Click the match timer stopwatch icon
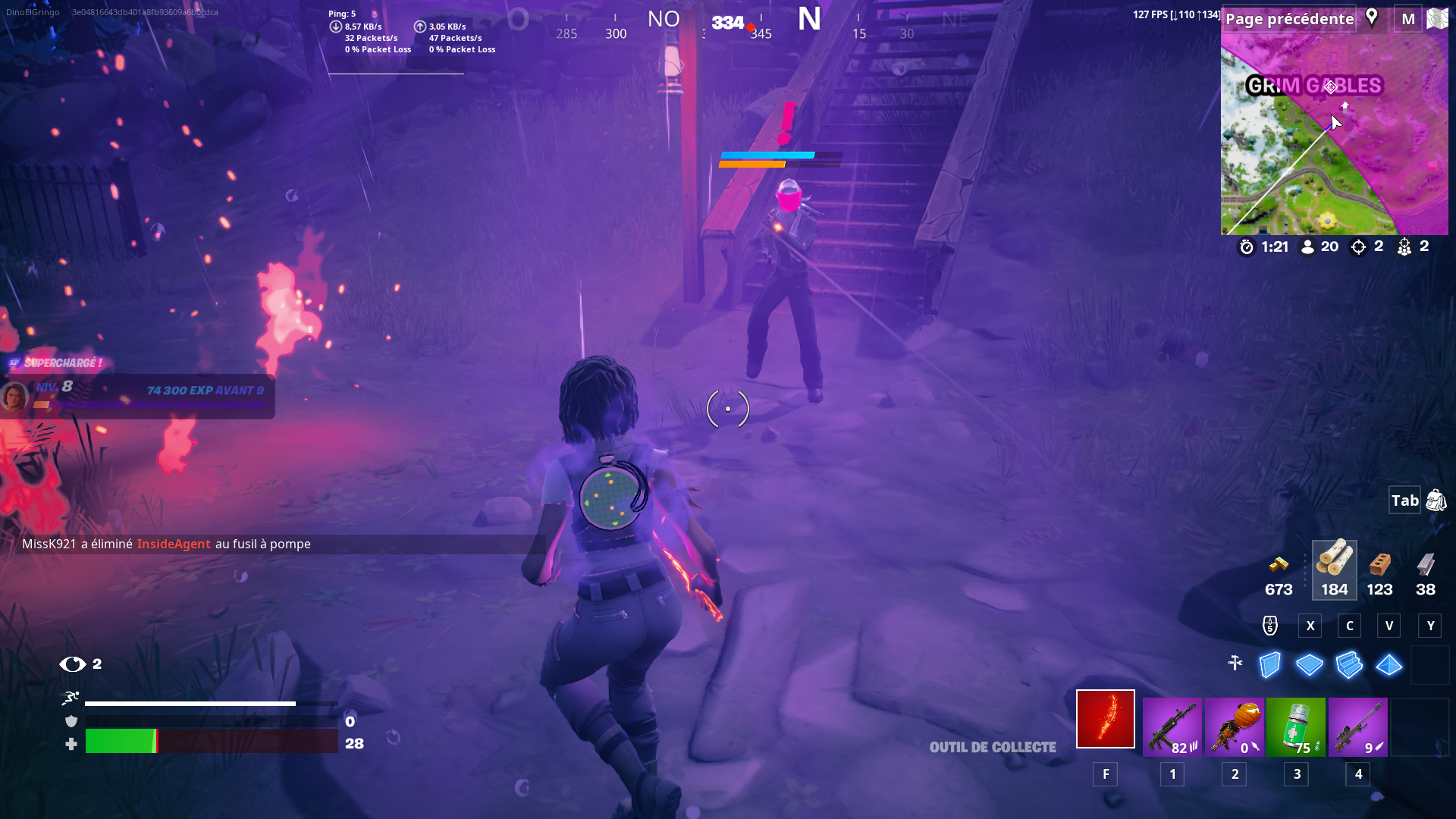 click(x=1247, y=246)
